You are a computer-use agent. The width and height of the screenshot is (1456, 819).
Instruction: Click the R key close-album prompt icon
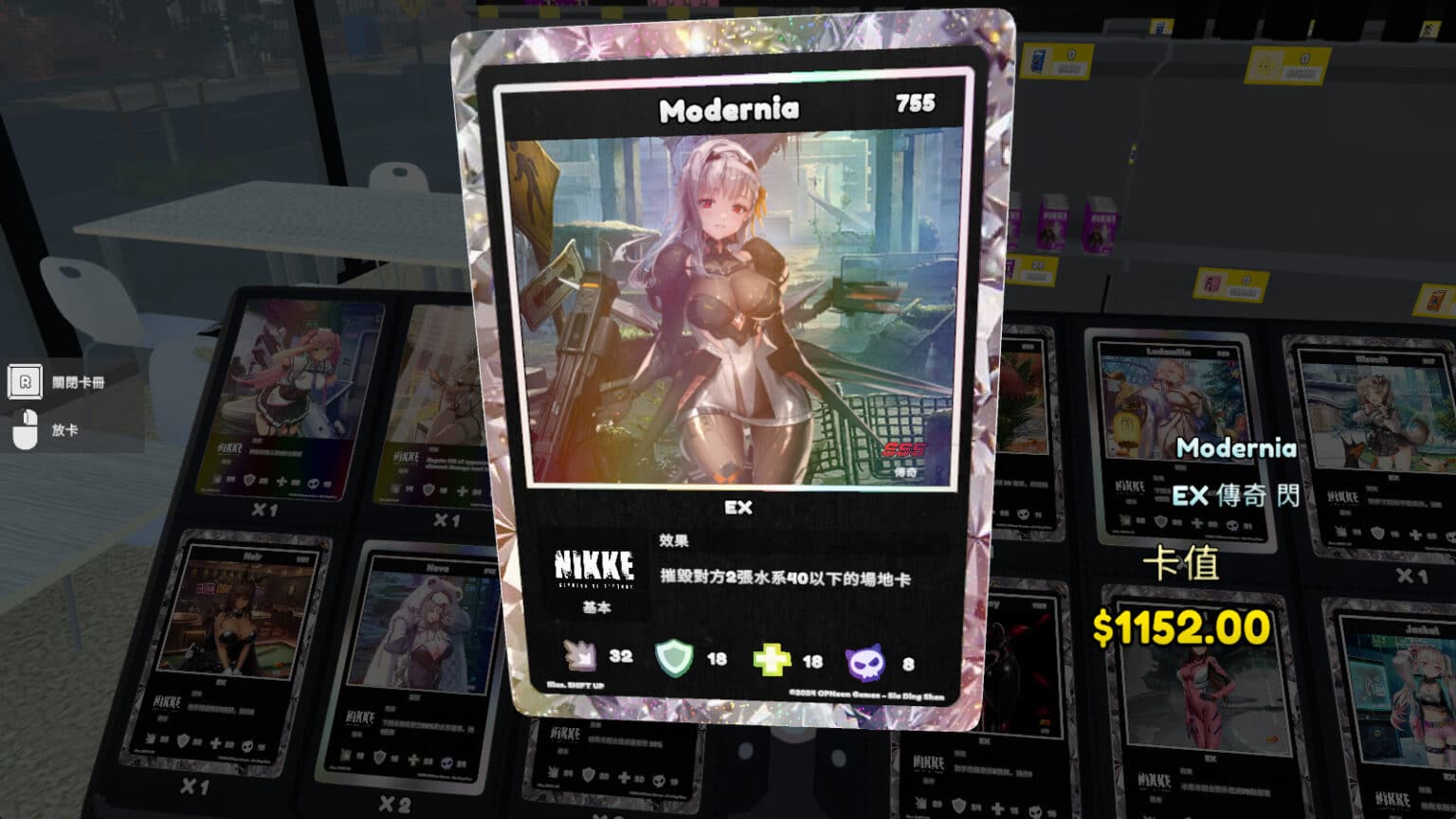point(26,384)
